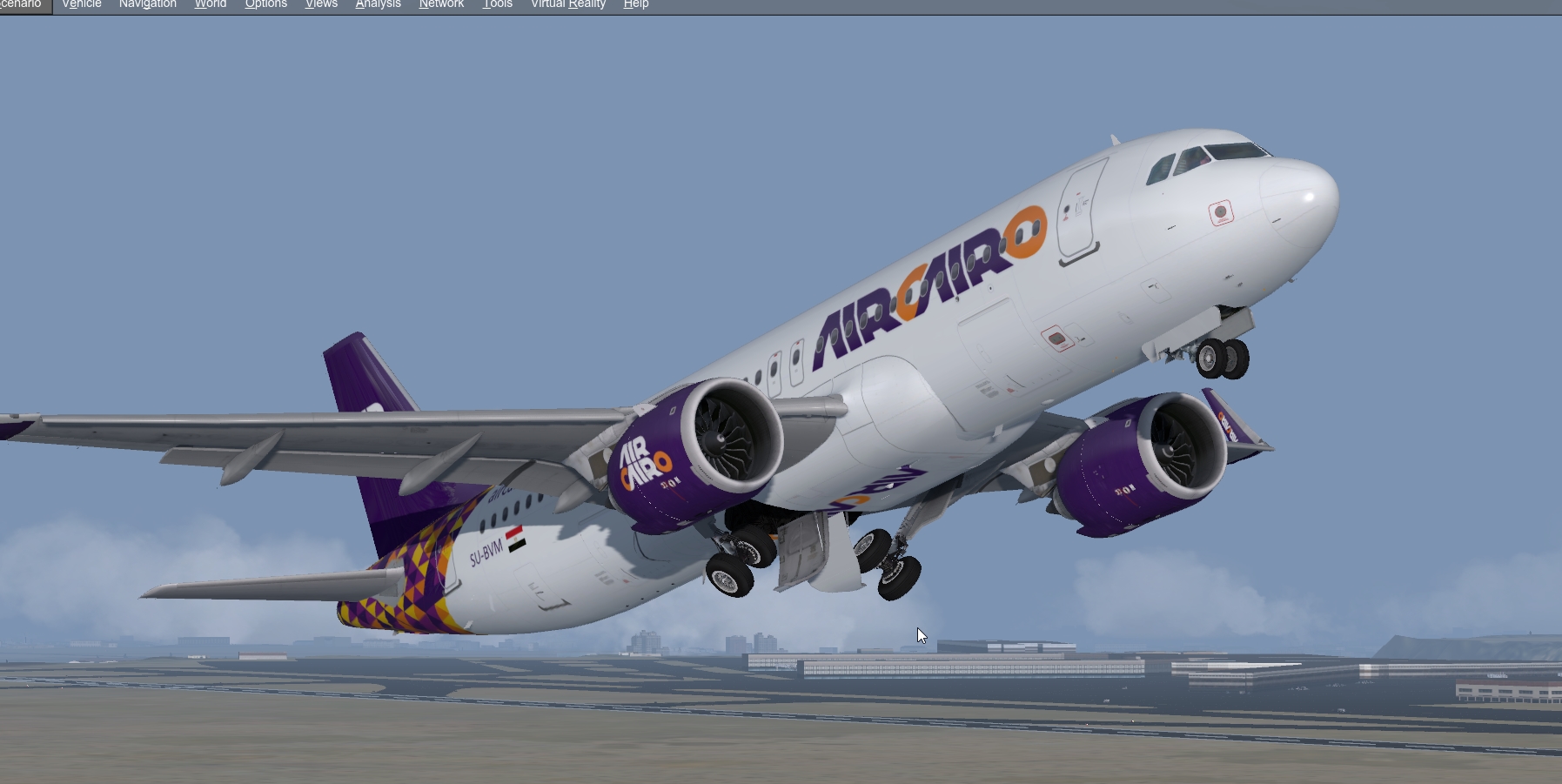Open the Options menu
This screenshot has height=784, width=1562.
pos(266,4)
